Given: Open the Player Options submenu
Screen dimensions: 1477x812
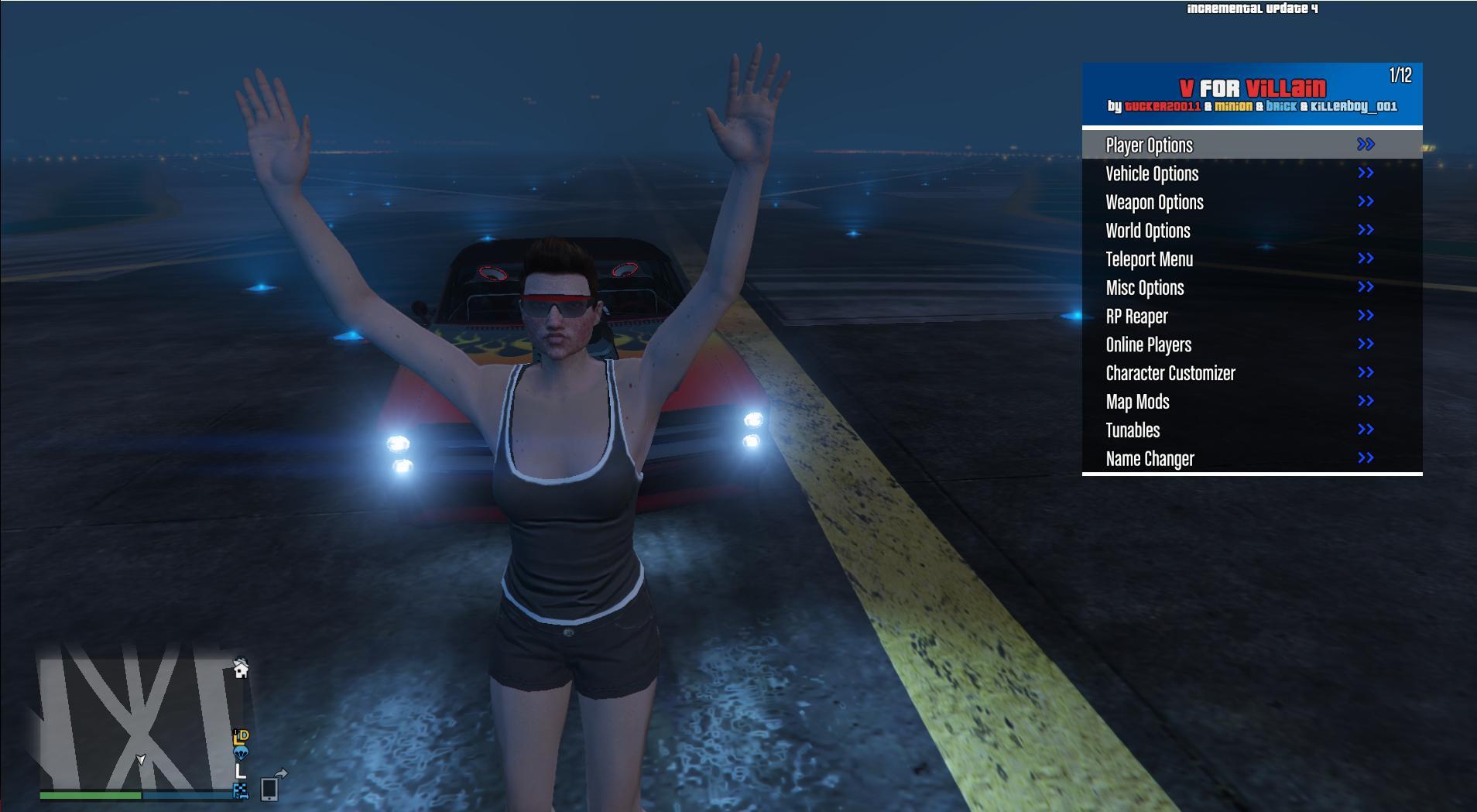Looking at the screenshot, I should (x=1150, y=146).
